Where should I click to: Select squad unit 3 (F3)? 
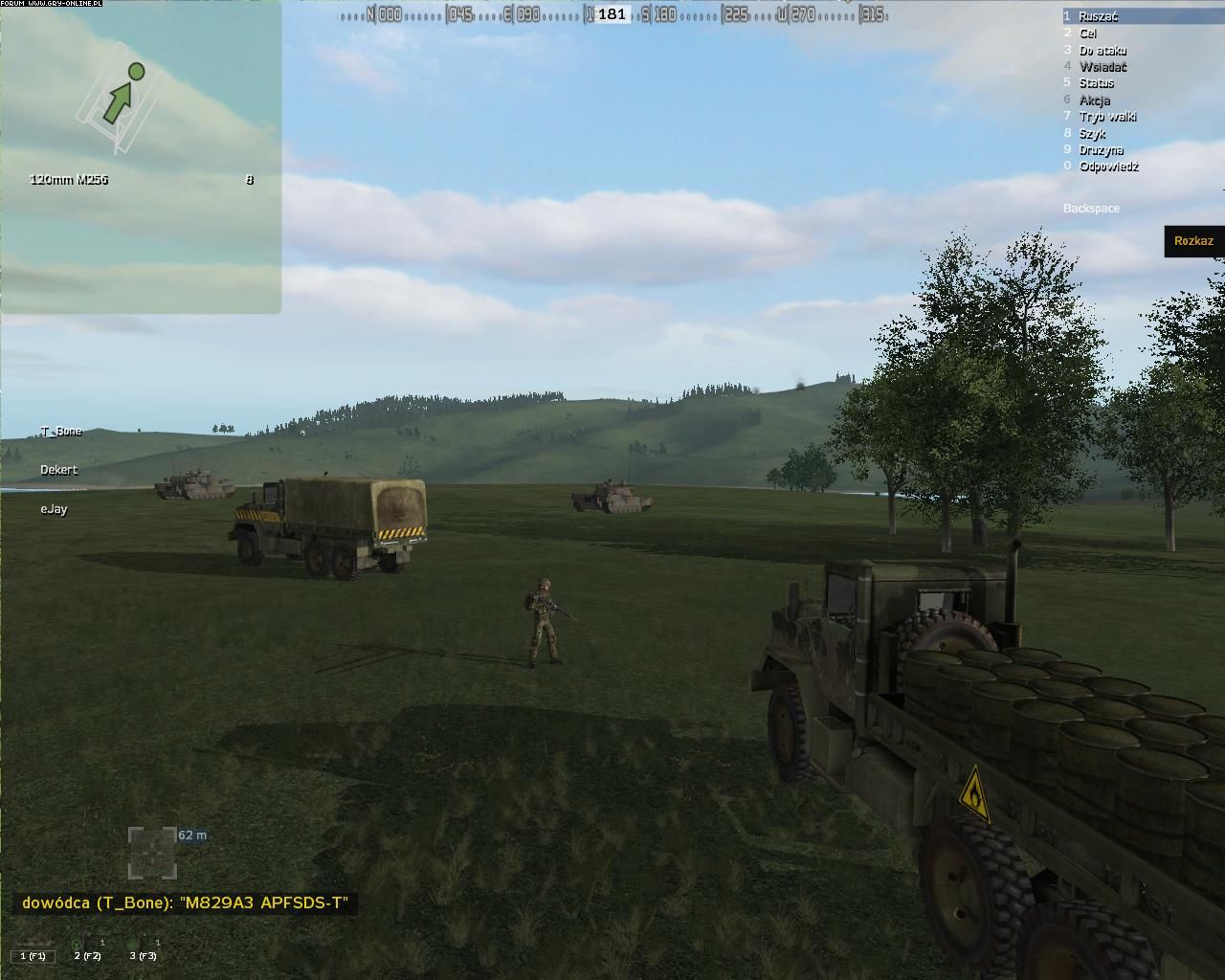(x=142, y=954)
